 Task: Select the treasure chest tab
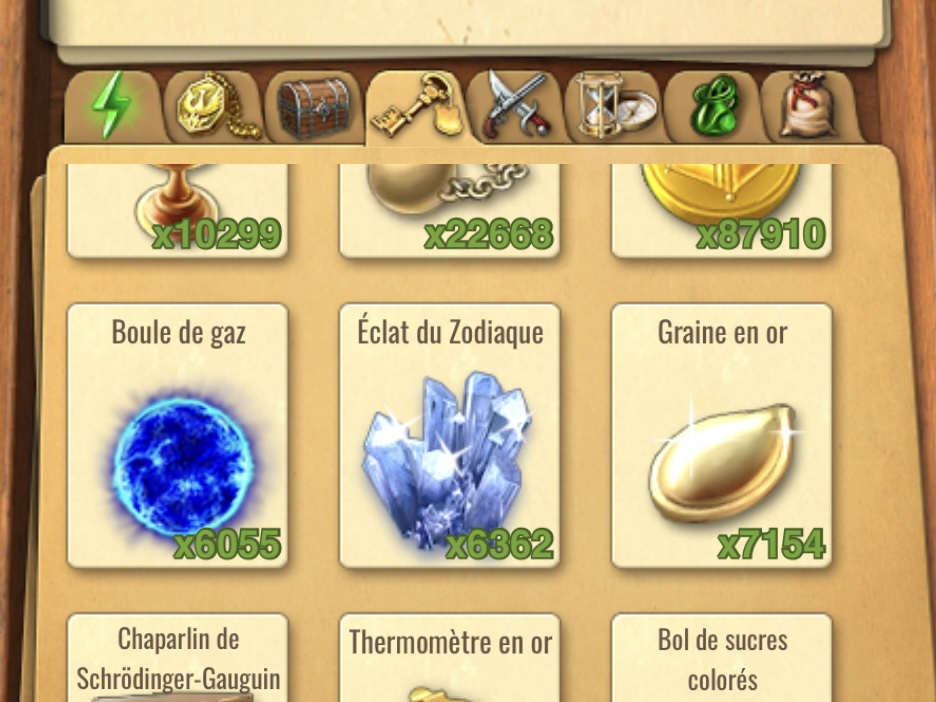(314, 107)
